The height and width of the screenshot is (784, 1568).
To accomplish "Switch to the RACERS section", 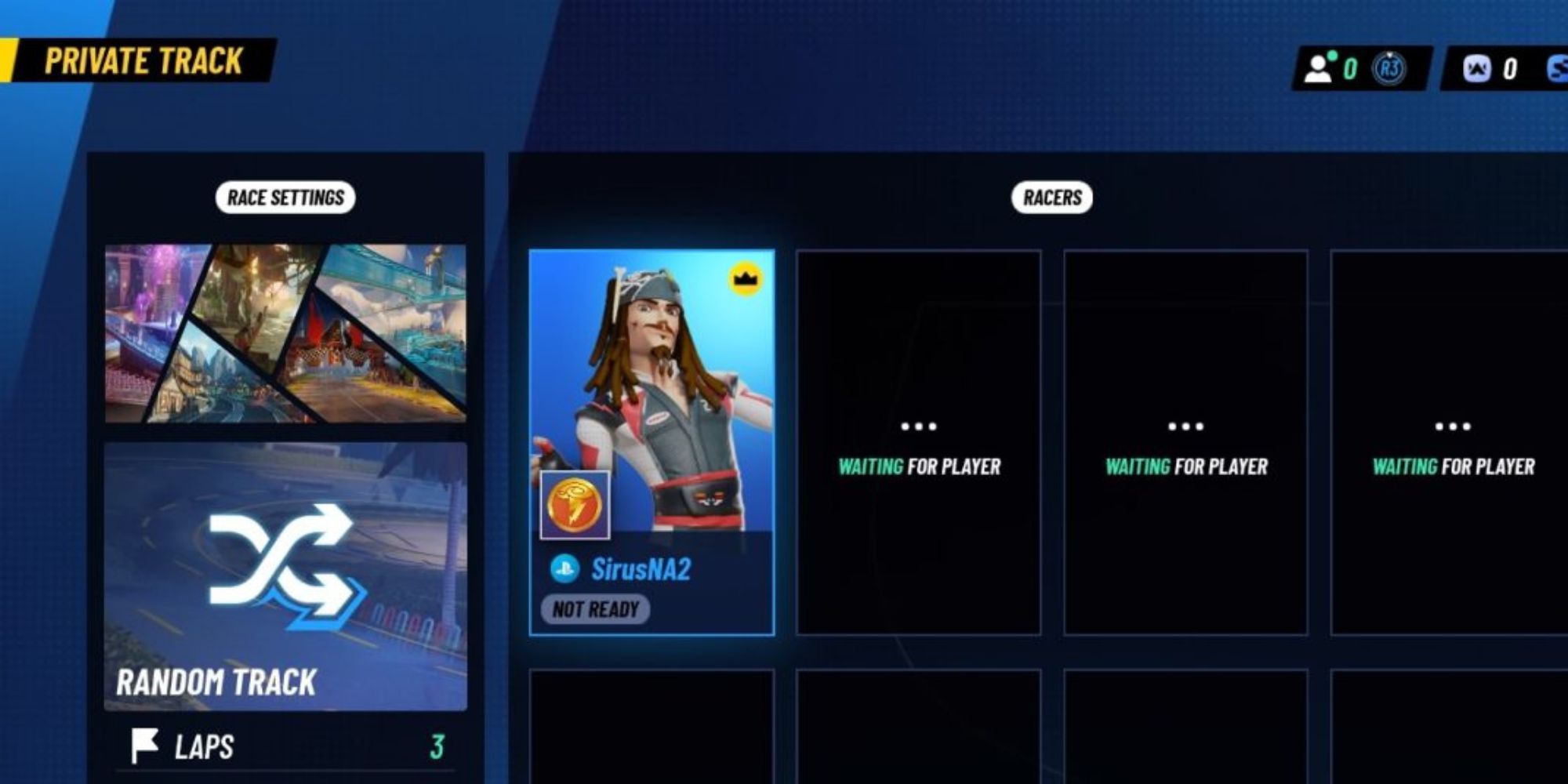I will 1051,197.
